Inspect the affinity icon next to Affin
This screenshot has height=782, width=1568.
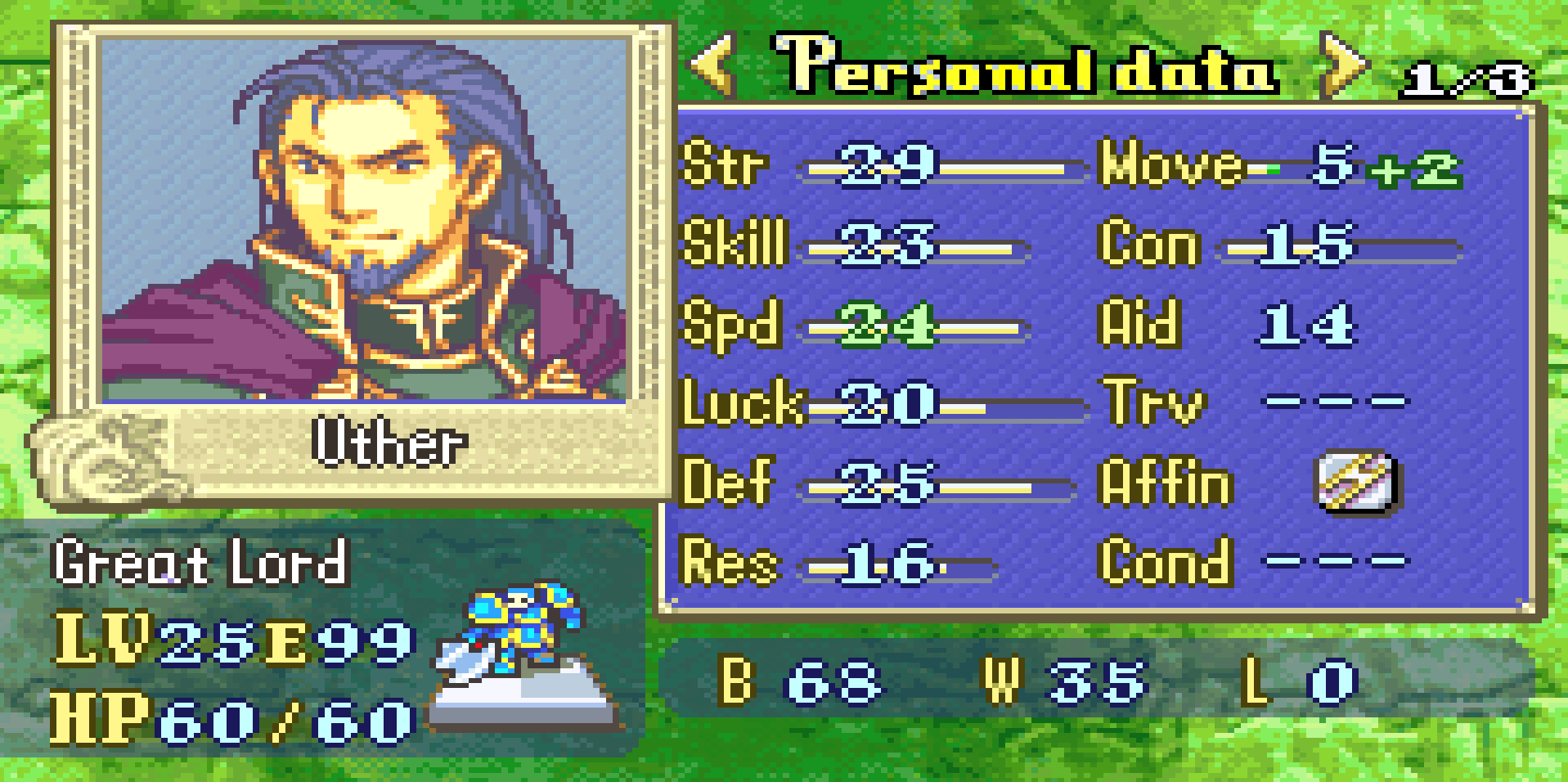pos(1357,482)
